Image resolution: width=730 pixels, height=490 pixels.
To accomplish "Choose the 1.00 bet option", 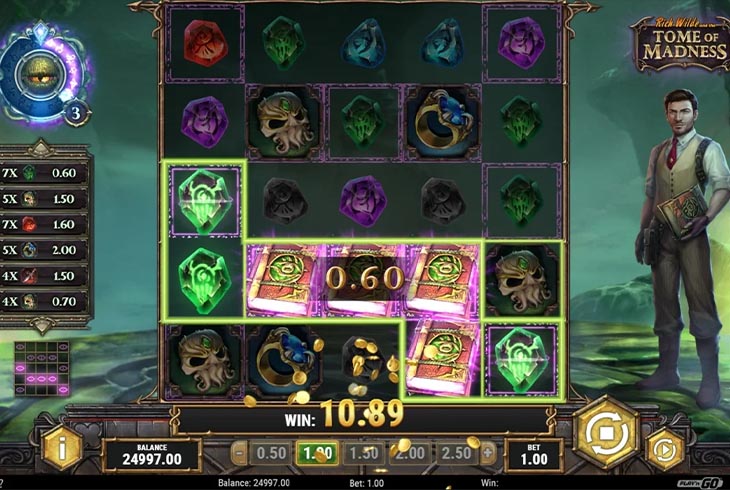I will 318,452.
